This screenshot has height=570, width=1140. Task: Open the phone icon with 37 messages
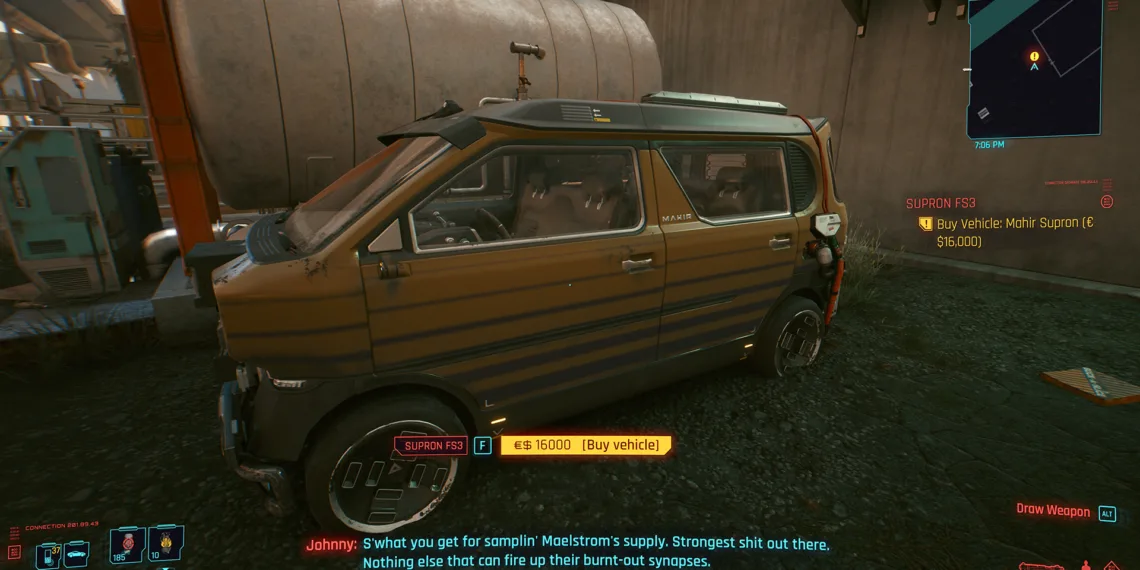point(48,553)
